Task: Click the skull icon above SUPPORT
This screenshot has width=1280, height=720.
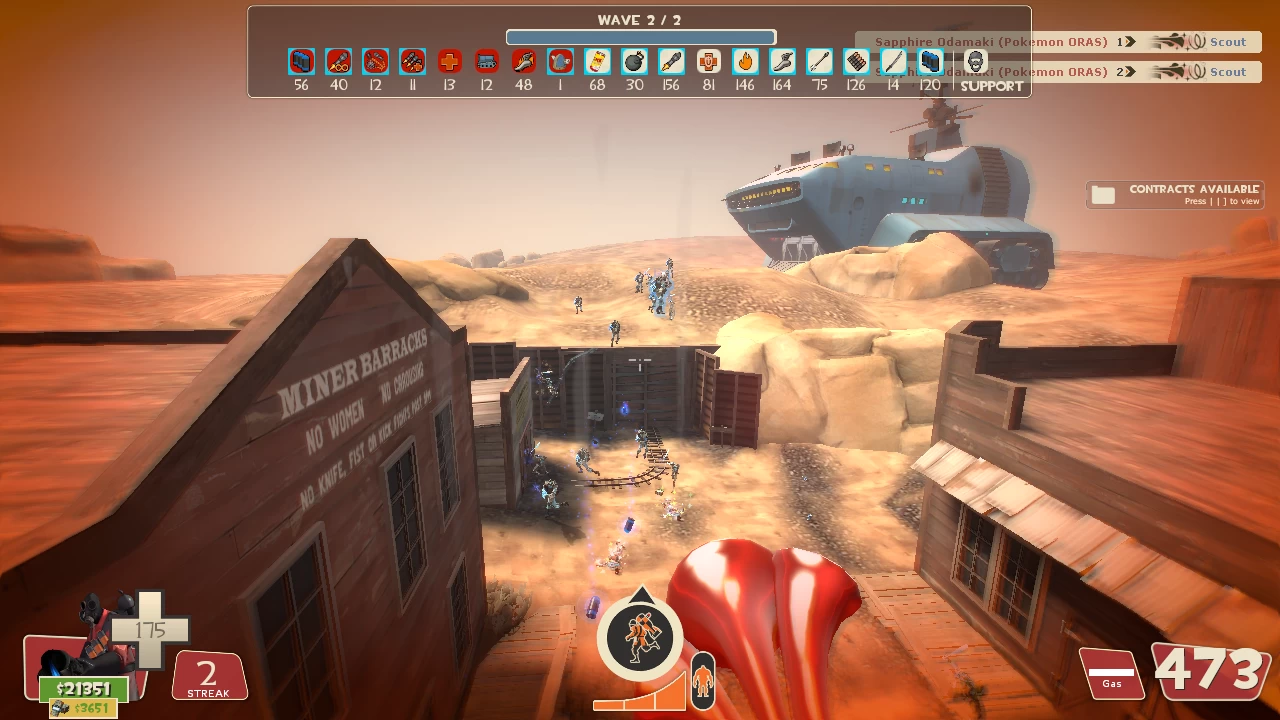Action: 975,61
